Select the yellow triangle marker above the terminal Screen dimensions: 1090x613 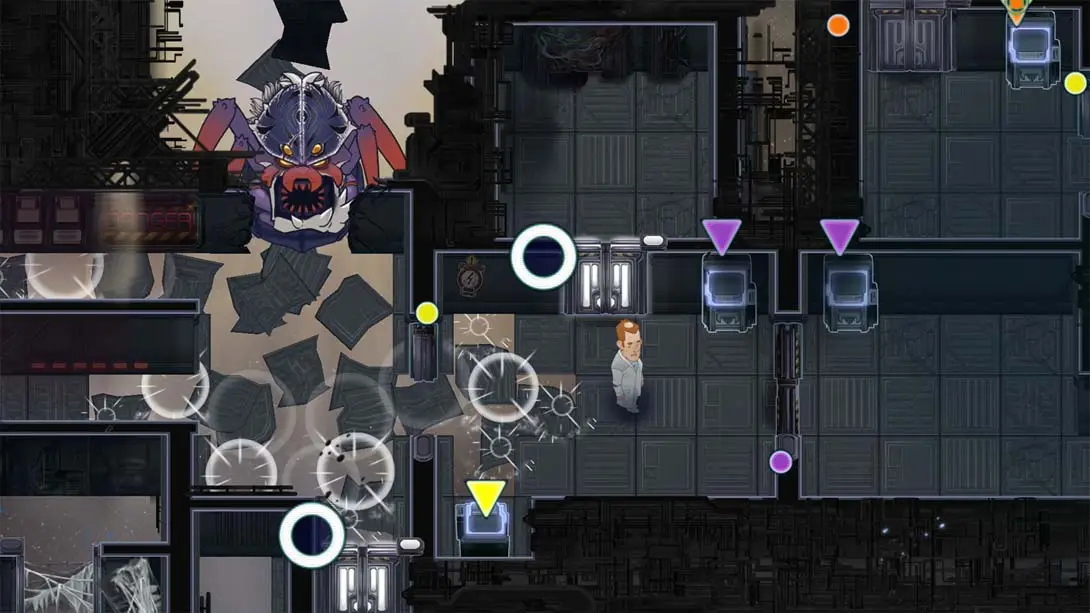click(486, 497)
